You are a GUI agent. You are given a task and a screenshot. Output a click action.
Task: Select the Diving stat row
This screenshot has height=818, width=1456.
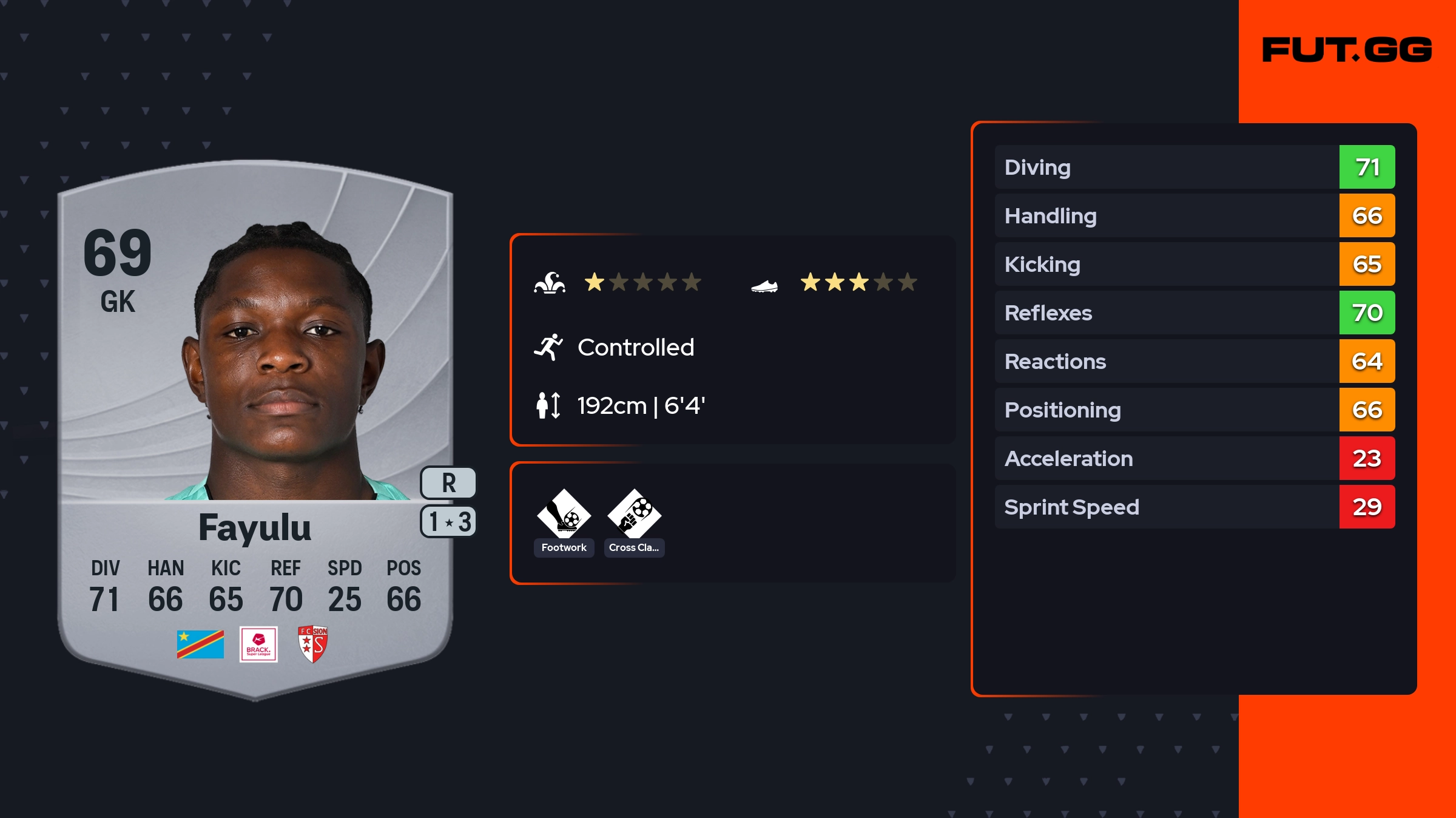click(x=1194, y=167)
